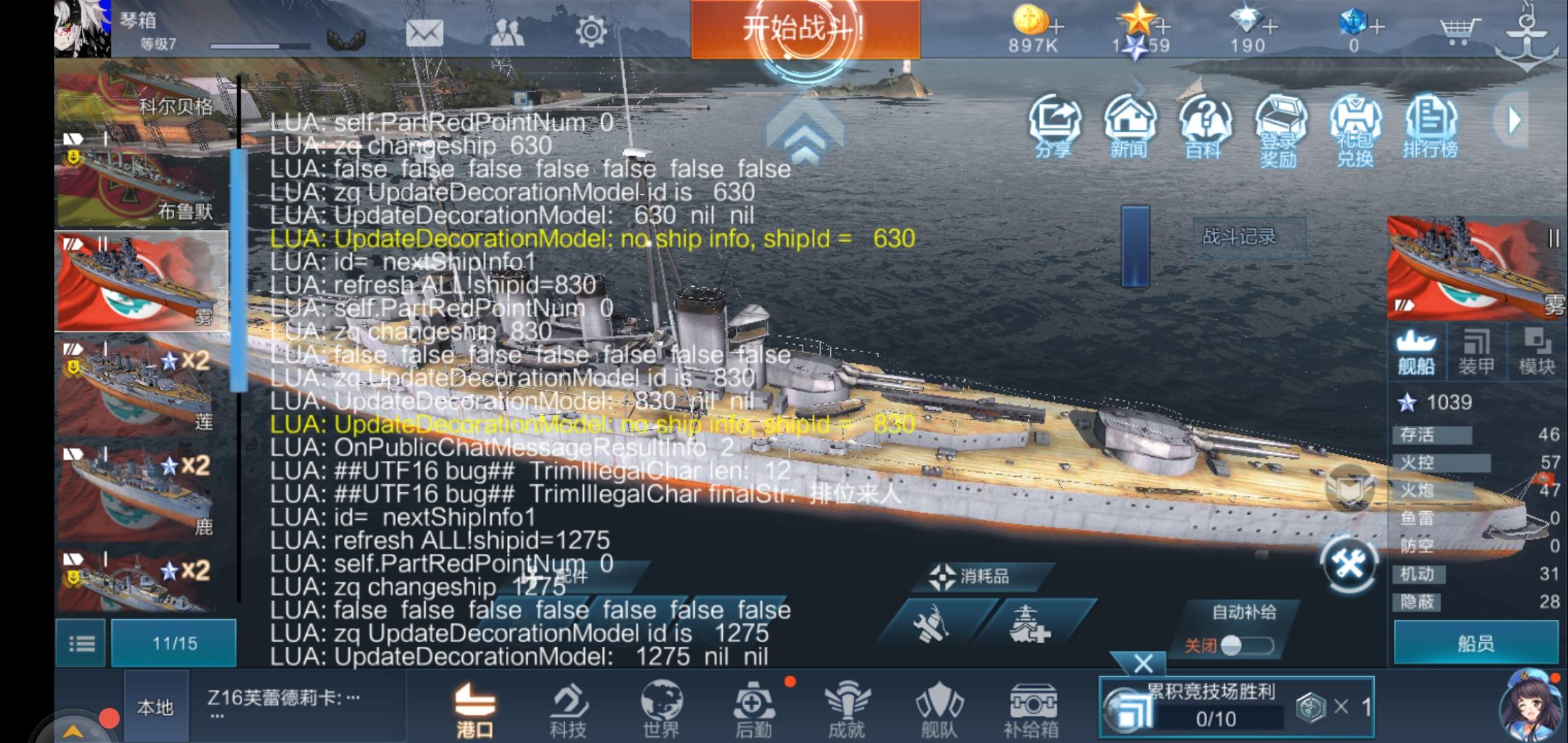Image resolution: width=1568 pixels, height=743 pixels.
Task: View the 排行榜 leaderboard
Action: pyautogui.click(x=1432, y=127)
